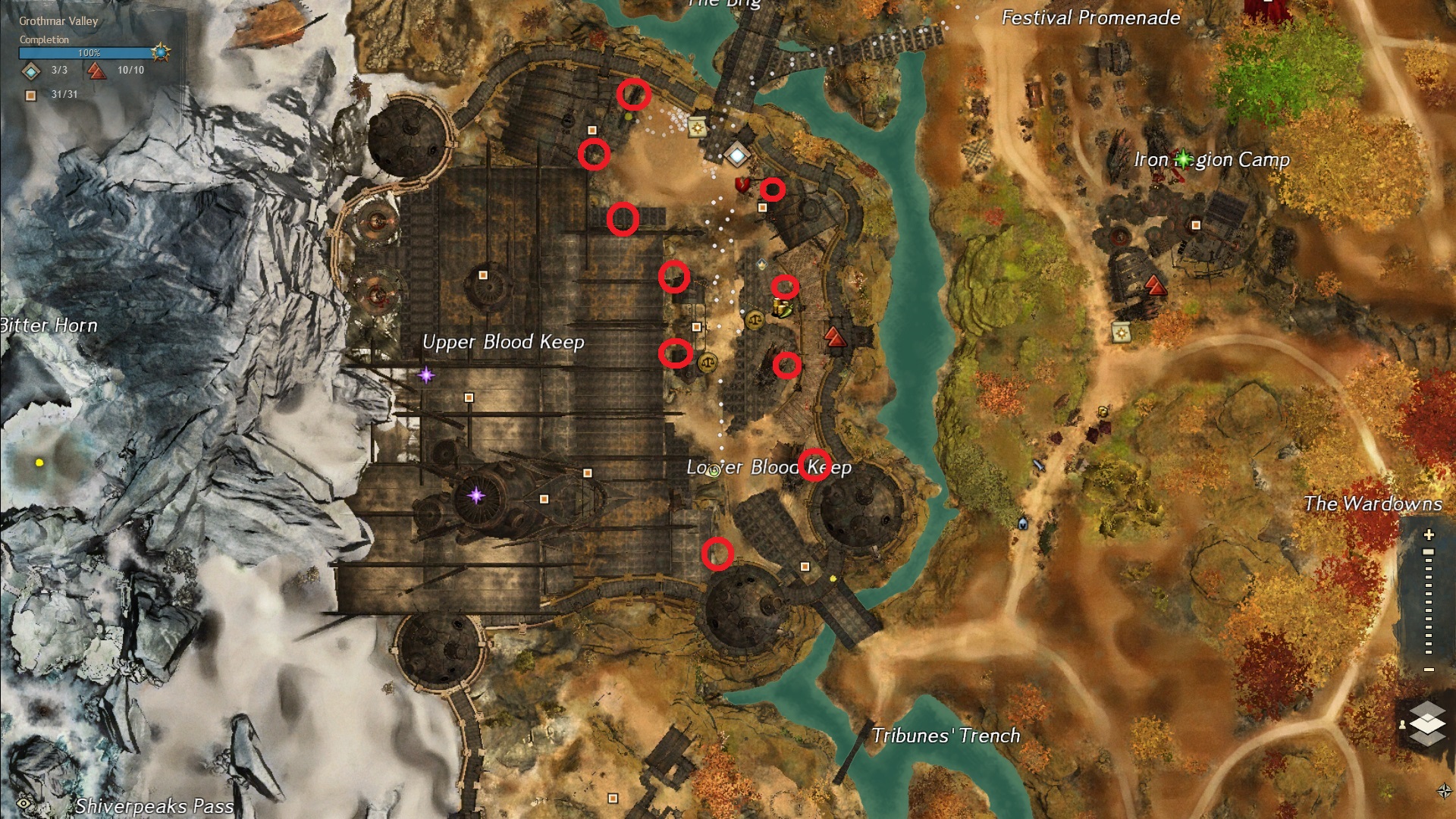Viewport: 1456px width, 819px height.
Task: Toggle the eye icon map options
Action: tap(24, 803)
